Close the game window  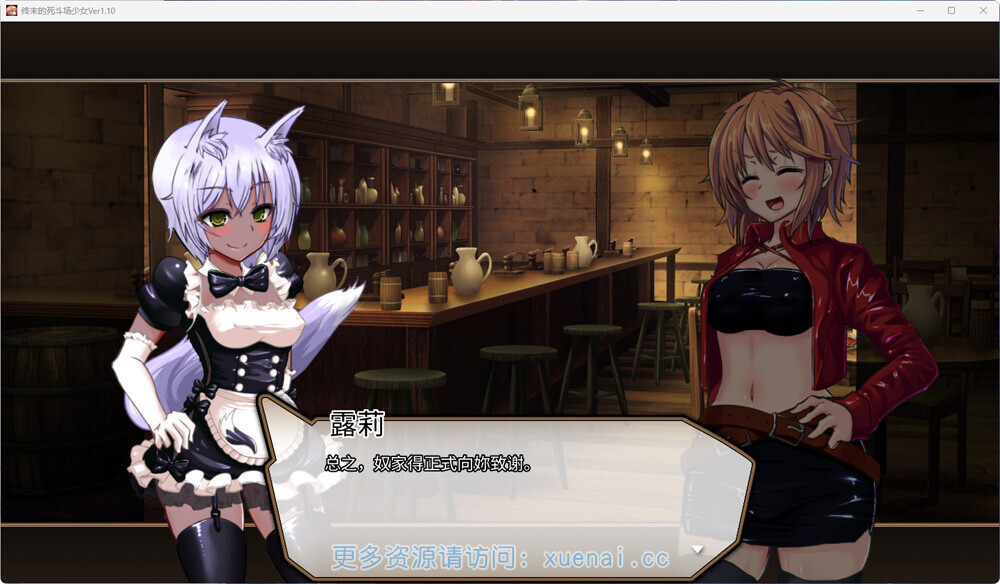click(981, 10)
